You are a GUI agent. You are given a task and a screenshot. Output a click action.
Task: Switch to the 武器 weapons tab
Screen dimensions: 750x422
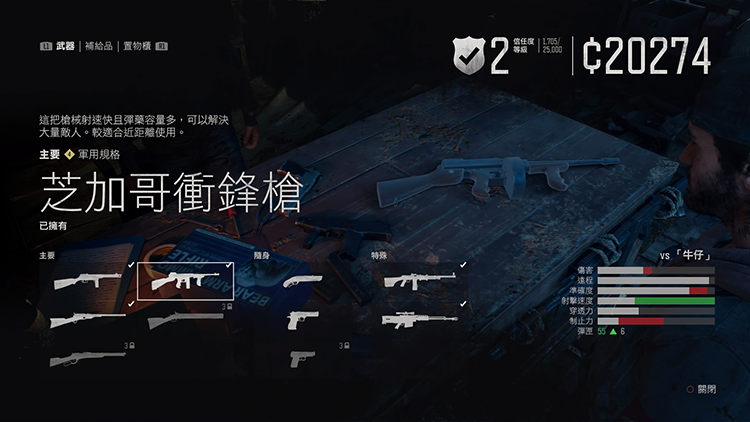[x=65, y=46]
